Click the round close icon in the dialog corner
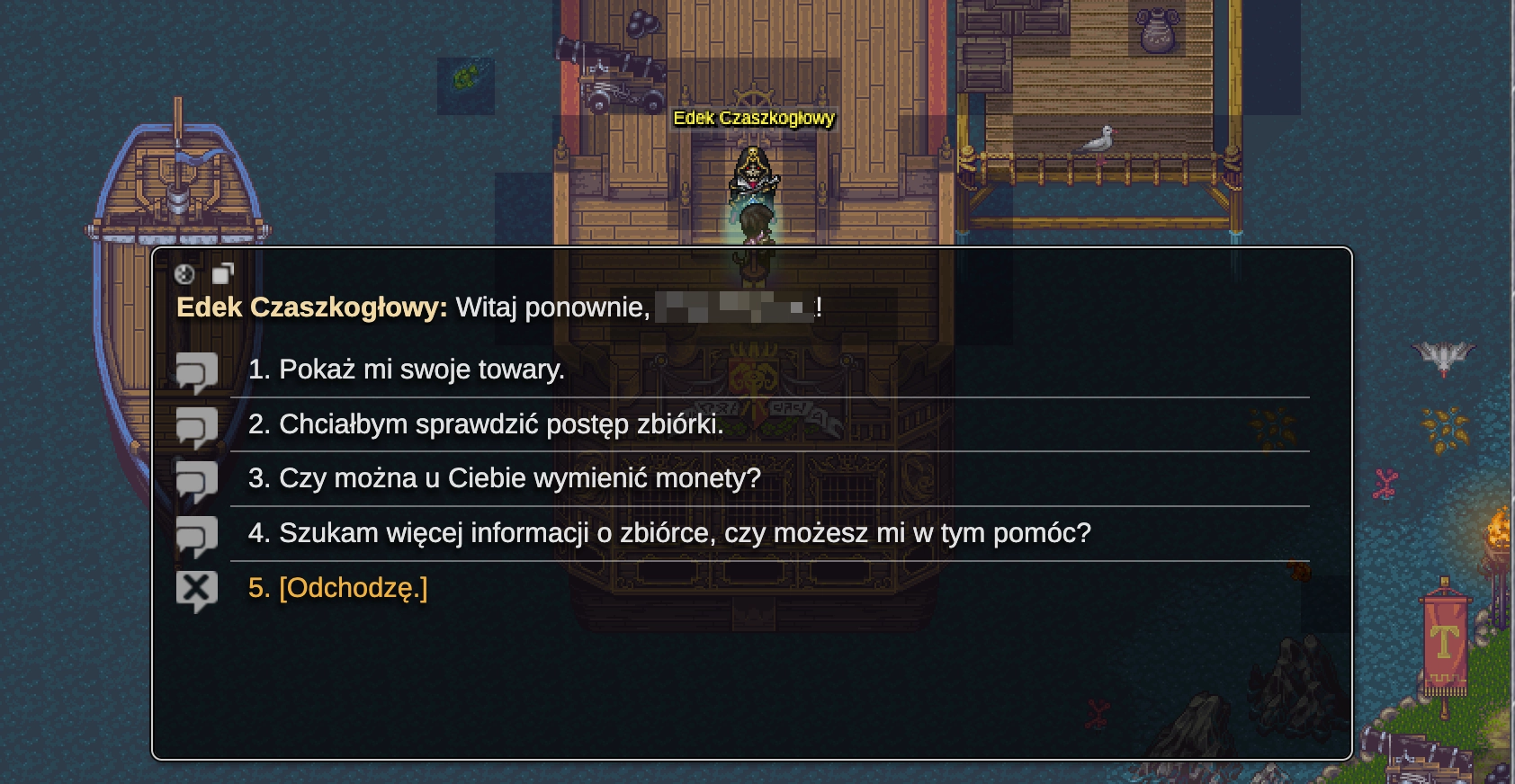 point(186,276)
